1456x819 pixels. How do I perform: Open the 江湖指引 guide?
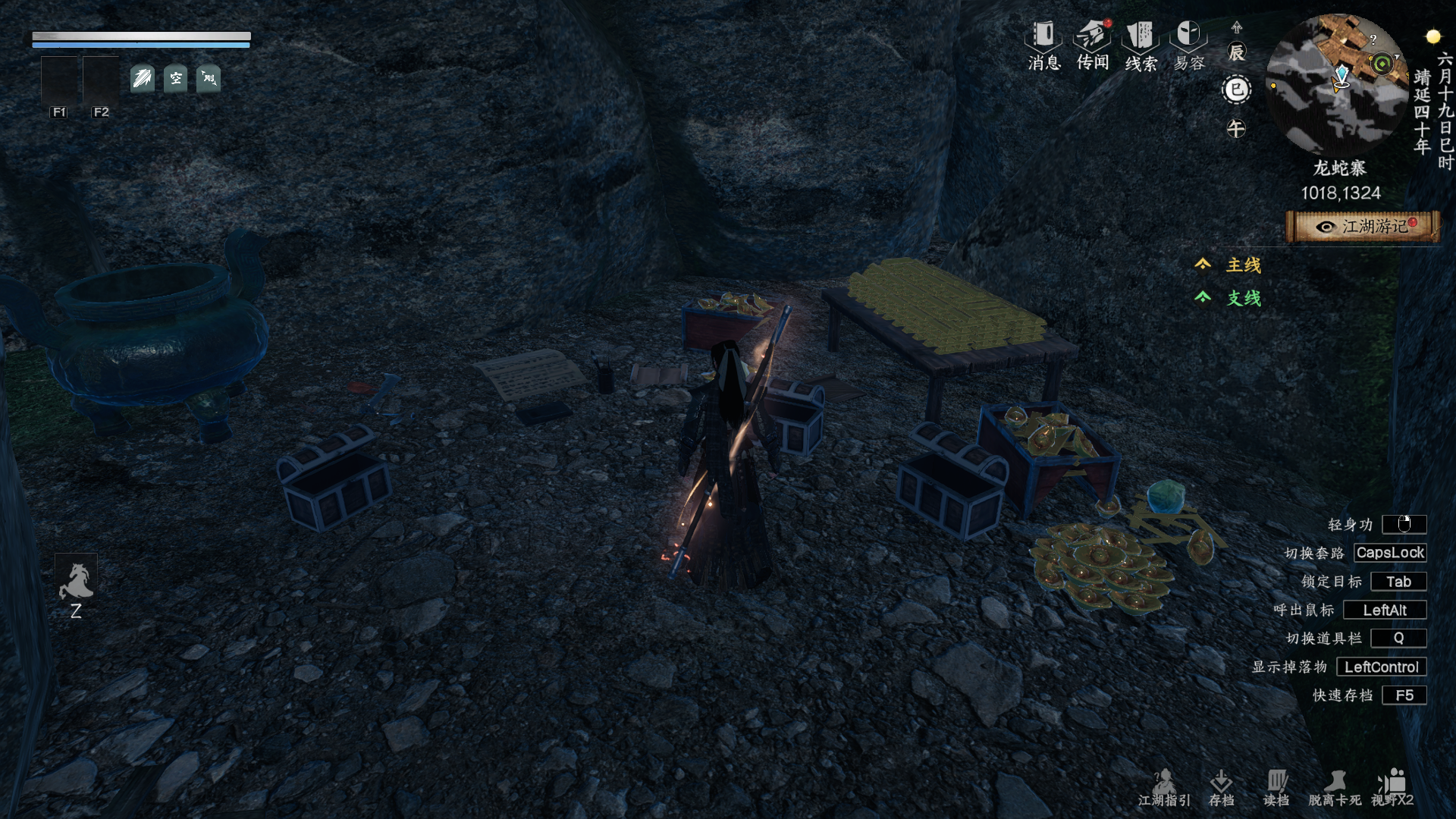[x=1164, y=788]
